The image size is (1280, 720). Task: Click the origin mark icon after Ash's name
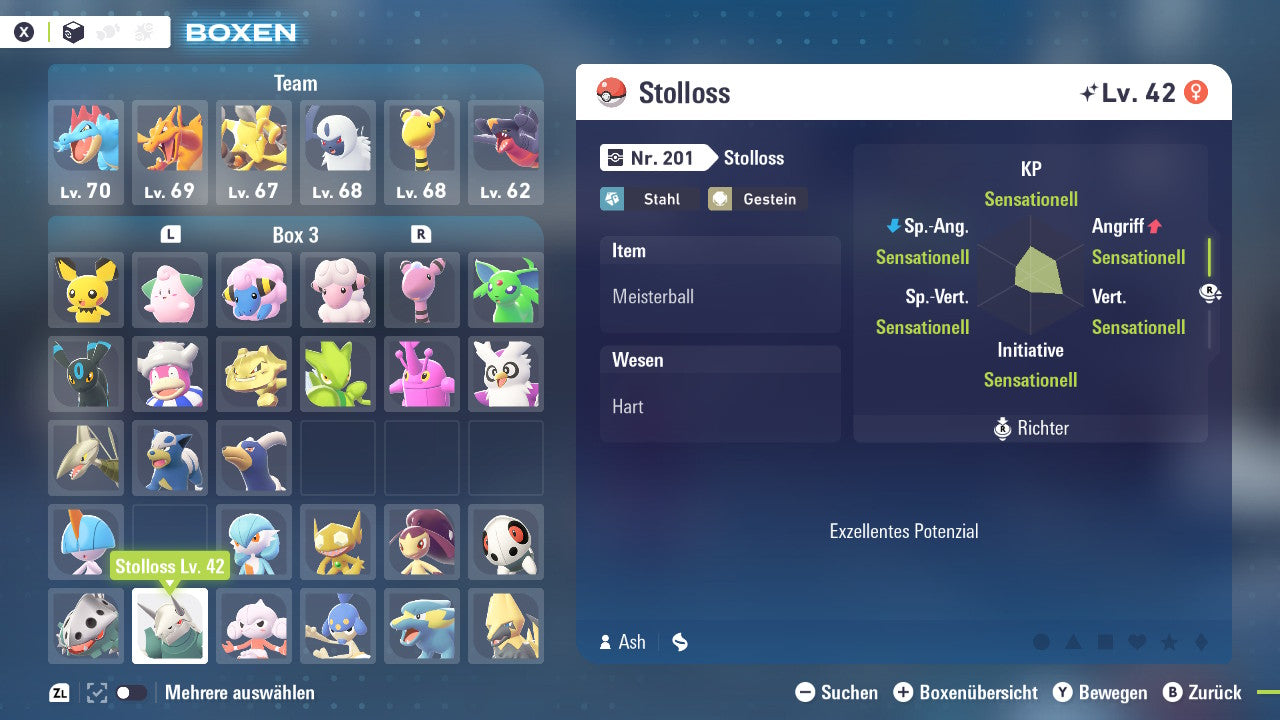tap(679, 643)
